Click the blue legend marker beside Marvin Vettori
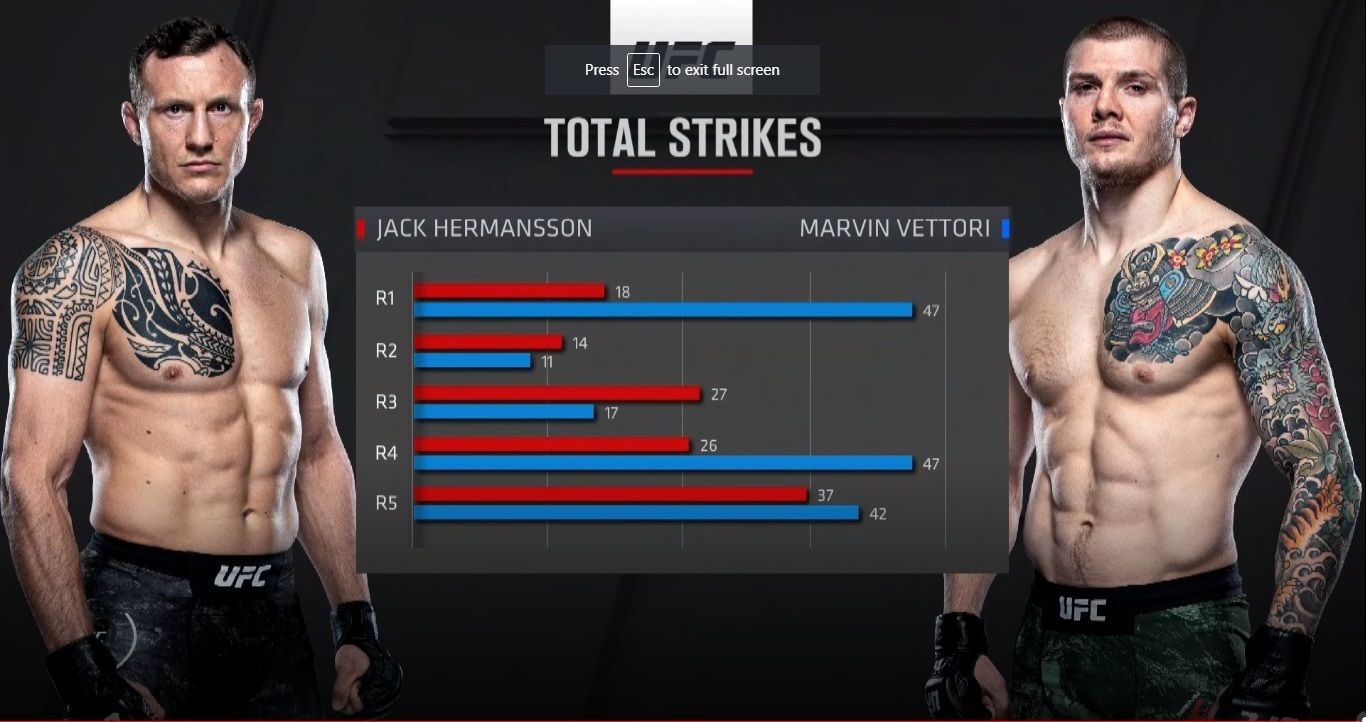Screen dimensions: 1366x722 click(x=1006, y=228)
